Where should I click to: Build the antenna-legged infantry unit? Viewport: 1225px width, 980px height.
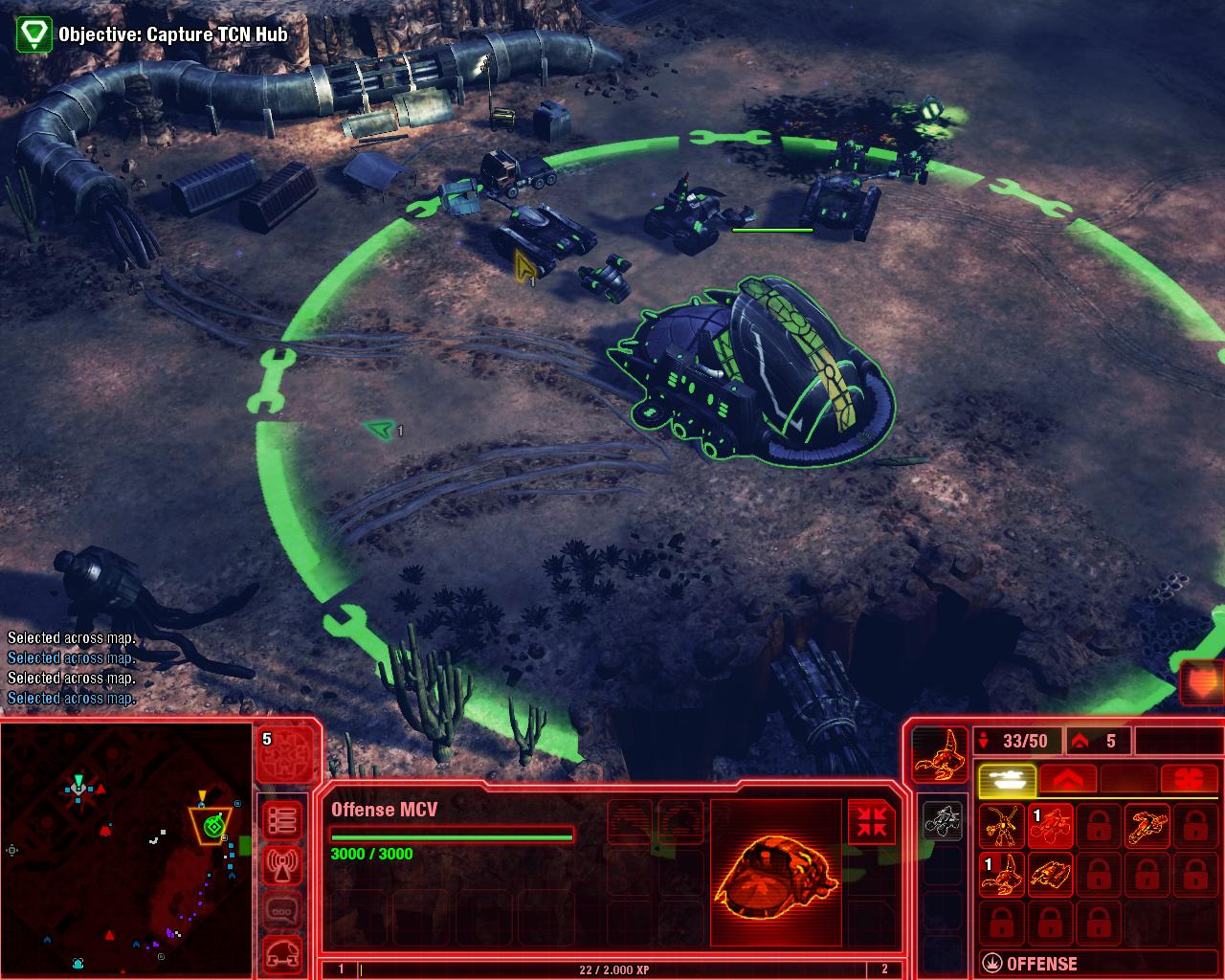[1002, 826]
